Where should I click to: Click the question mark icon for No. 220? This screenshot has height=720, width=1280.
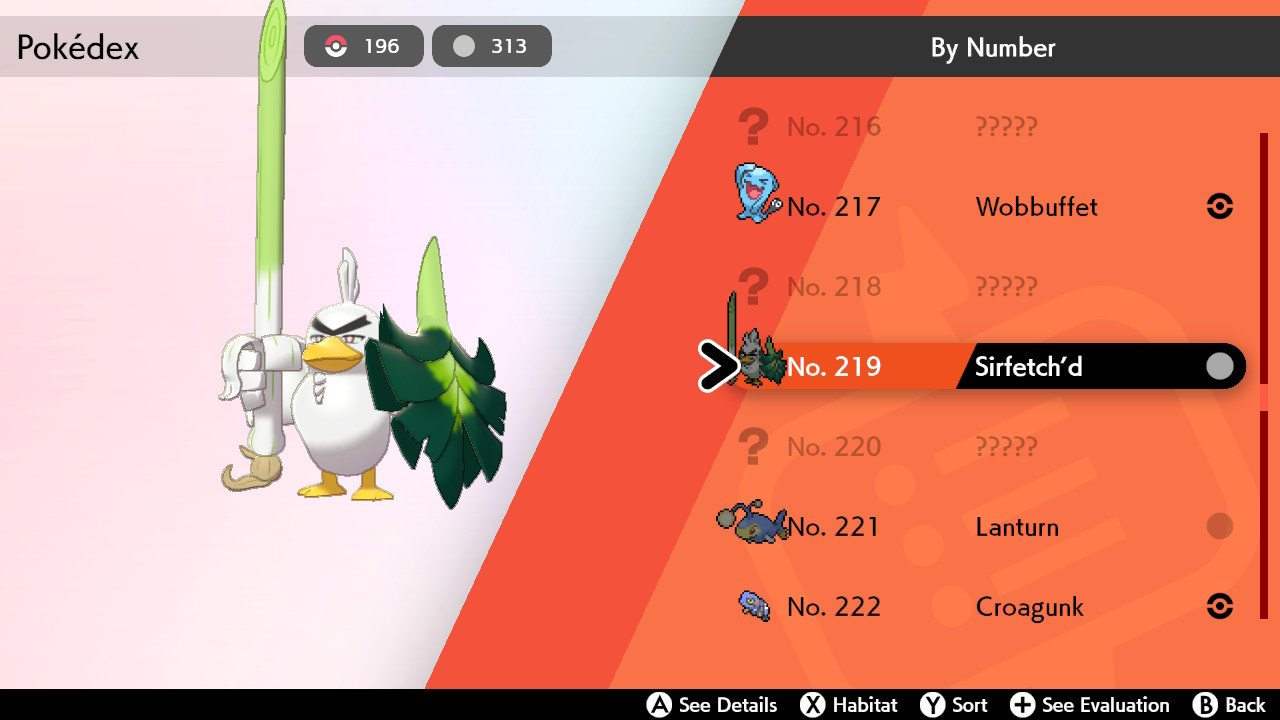coord(755,446)
